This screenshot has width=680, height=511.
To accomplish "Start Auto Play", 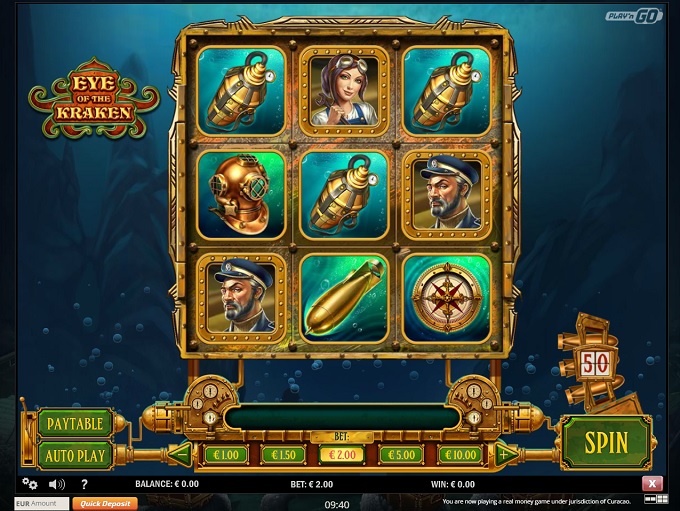I will pyautogui.click(x=75, y=455).
